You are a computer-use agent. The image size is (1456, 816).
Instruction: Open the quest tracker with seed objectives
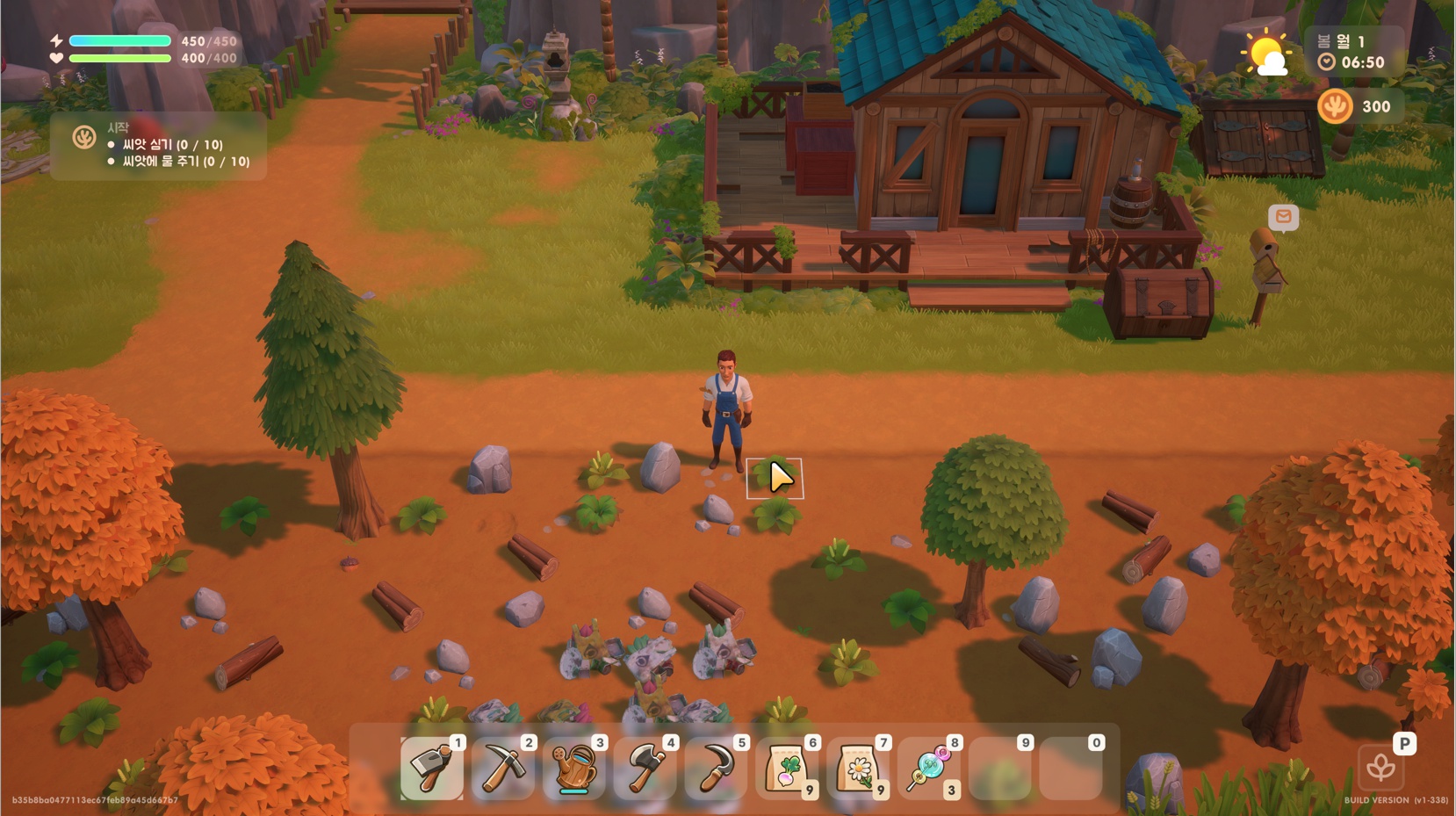[159, 146]
